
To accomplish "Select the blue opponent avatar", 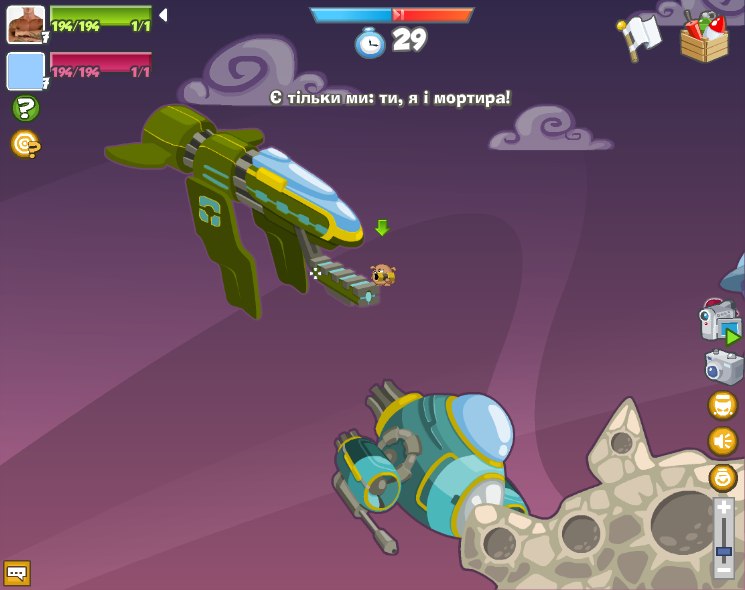I will 25,71.
